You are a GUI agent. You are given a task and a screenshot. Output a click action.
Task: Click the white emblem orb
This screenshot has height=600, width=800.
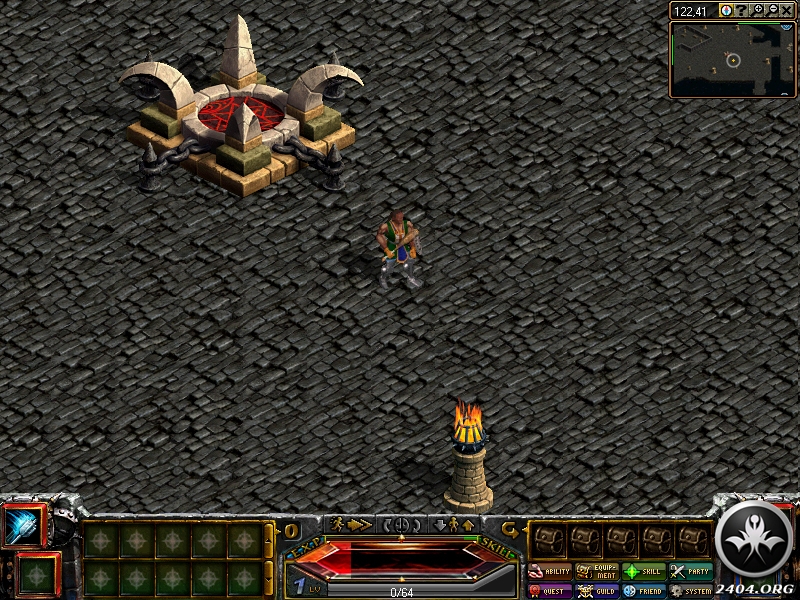point(756,540)
